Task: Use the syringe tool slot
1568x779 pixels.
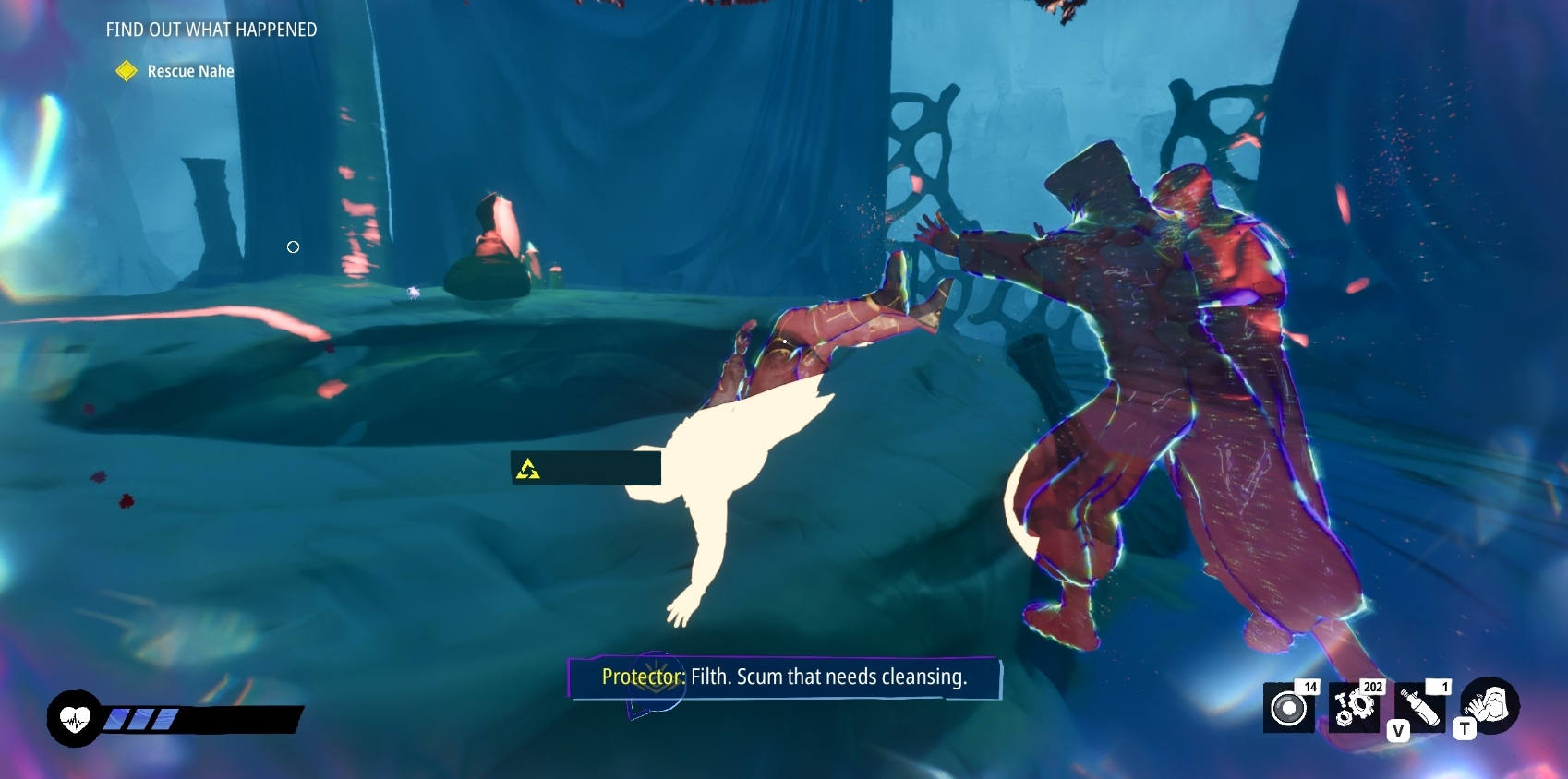Action: pyautogui.click(x=1420, y=708)
